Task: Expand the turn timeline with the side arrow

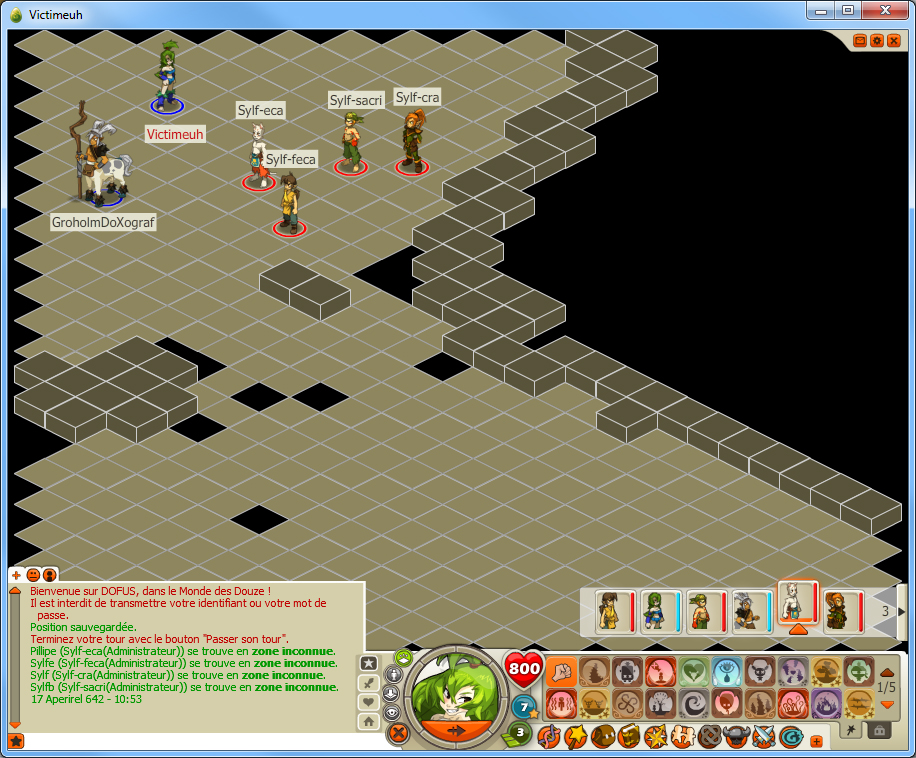Action: pyautogui.click(x=902, y=611)
